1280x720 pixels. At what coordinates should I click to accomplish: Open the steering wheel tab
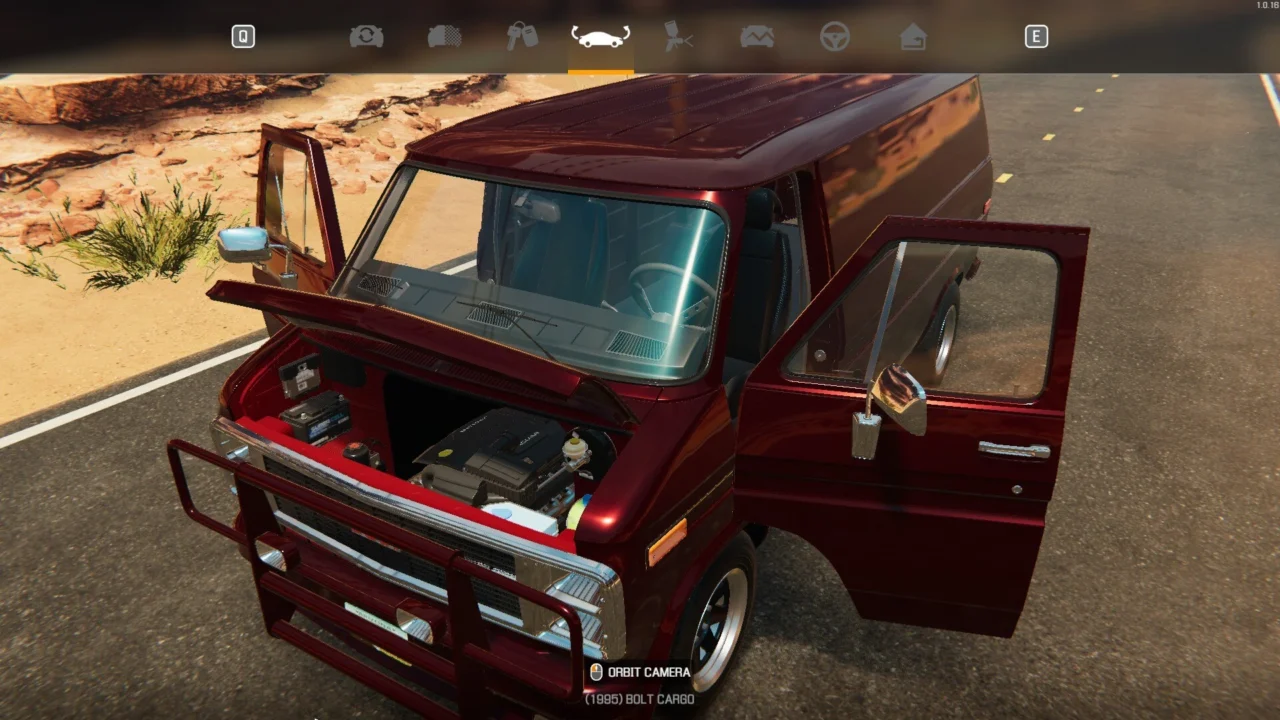coord(835,37)
